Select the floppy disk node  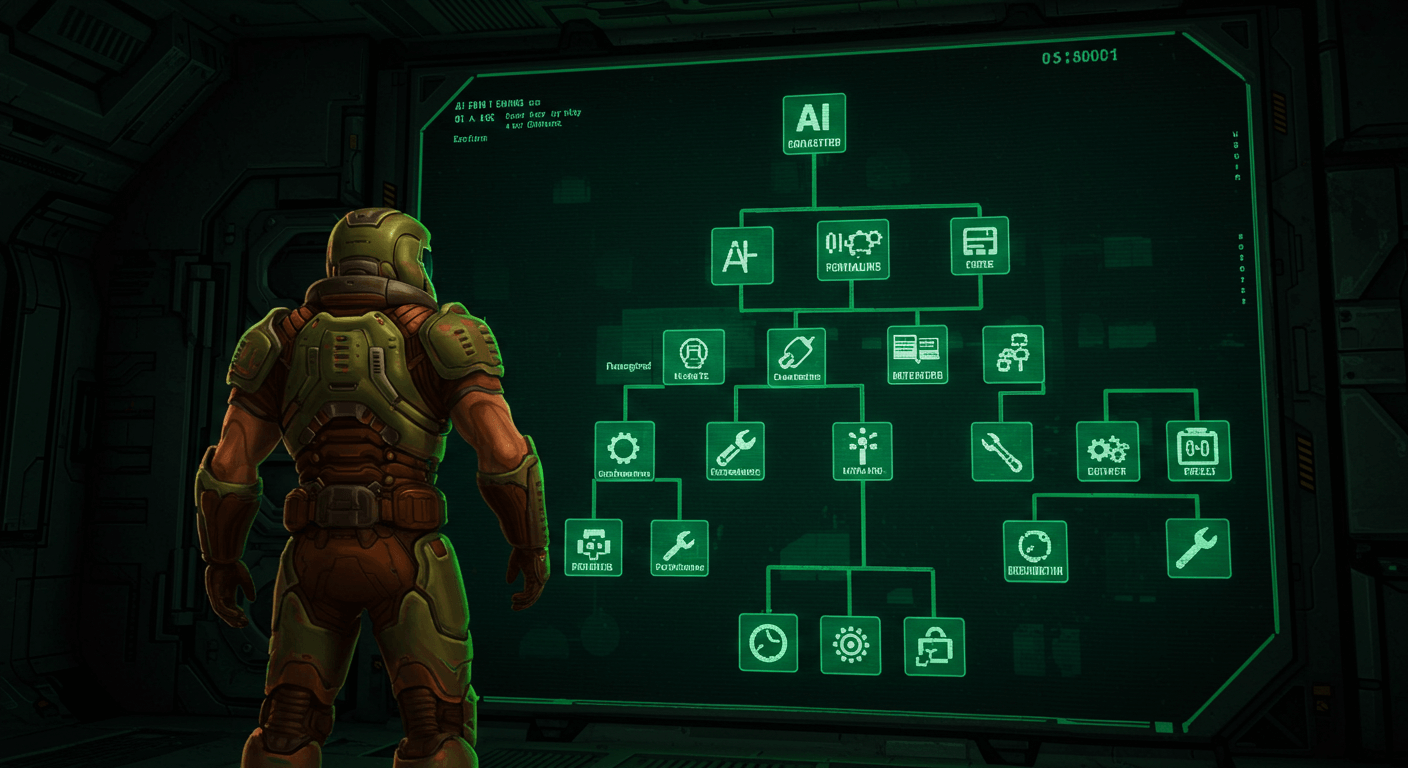click(979, 246)
